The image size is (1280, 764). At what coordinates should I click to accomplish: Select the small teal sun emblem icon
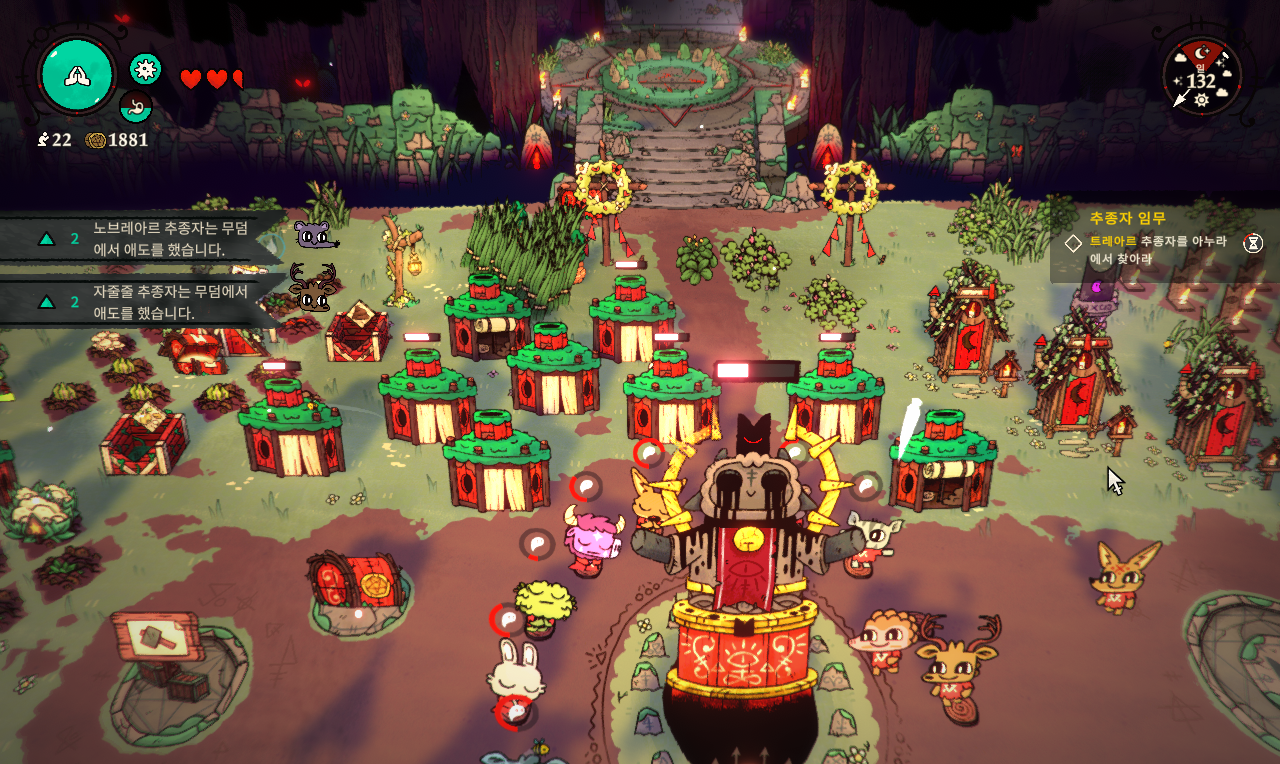146,68
